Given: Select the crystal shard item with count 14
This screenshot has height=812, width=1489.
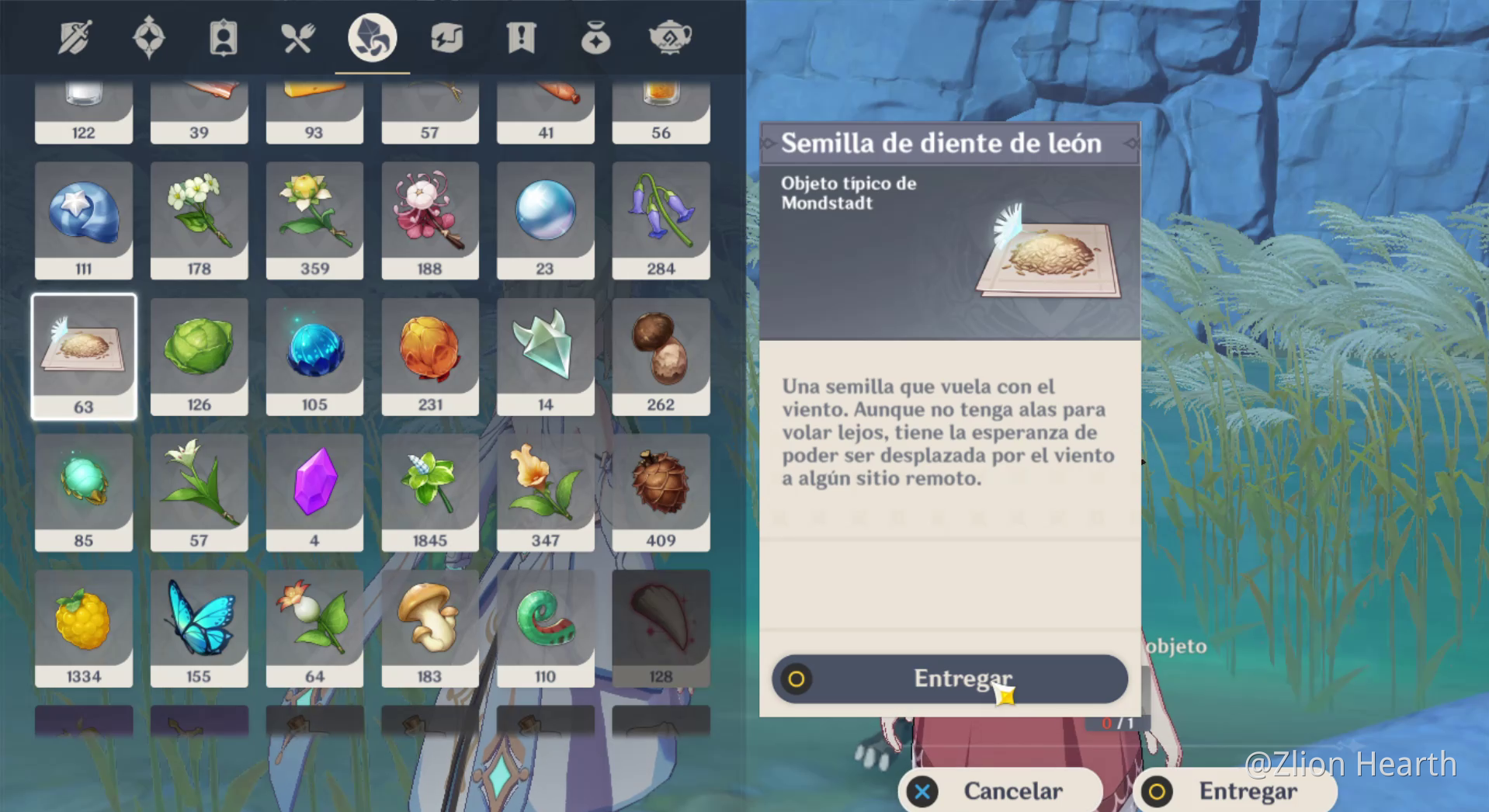Looking at the screenshot, I should 546,356.
